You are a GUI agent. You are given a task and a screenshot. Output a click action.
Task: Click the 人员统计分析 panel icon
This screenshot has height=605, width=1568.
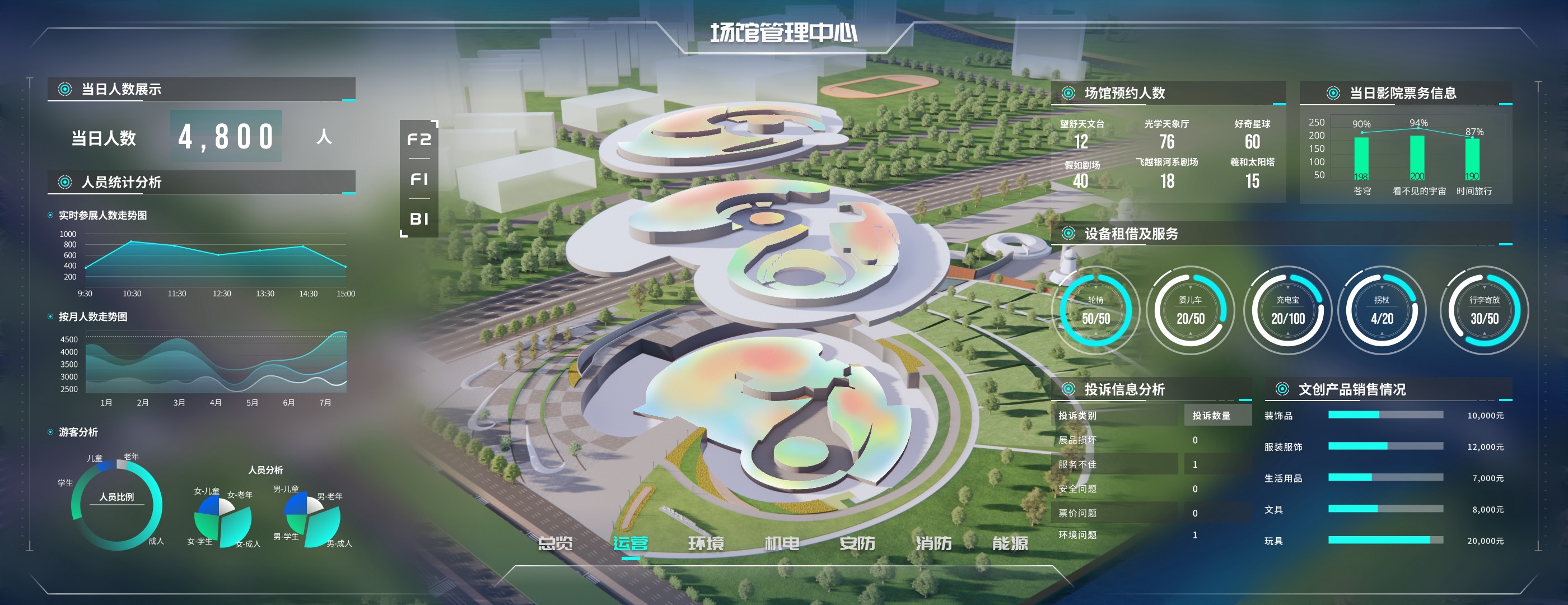pyautogui.click(x=65, y=181)
